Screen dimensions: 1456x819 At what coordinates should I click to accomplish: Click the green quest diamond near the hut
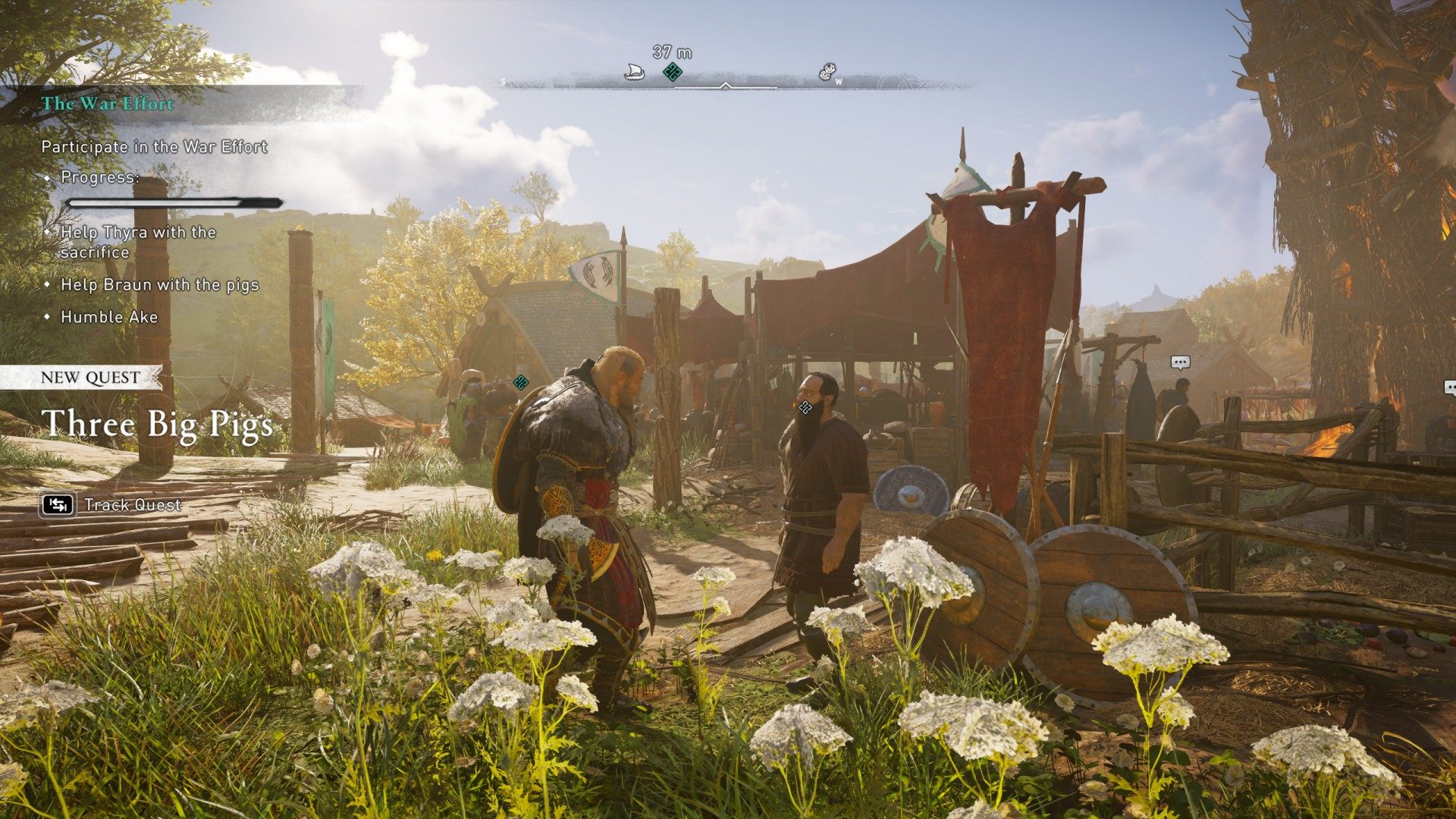(521, 382)
